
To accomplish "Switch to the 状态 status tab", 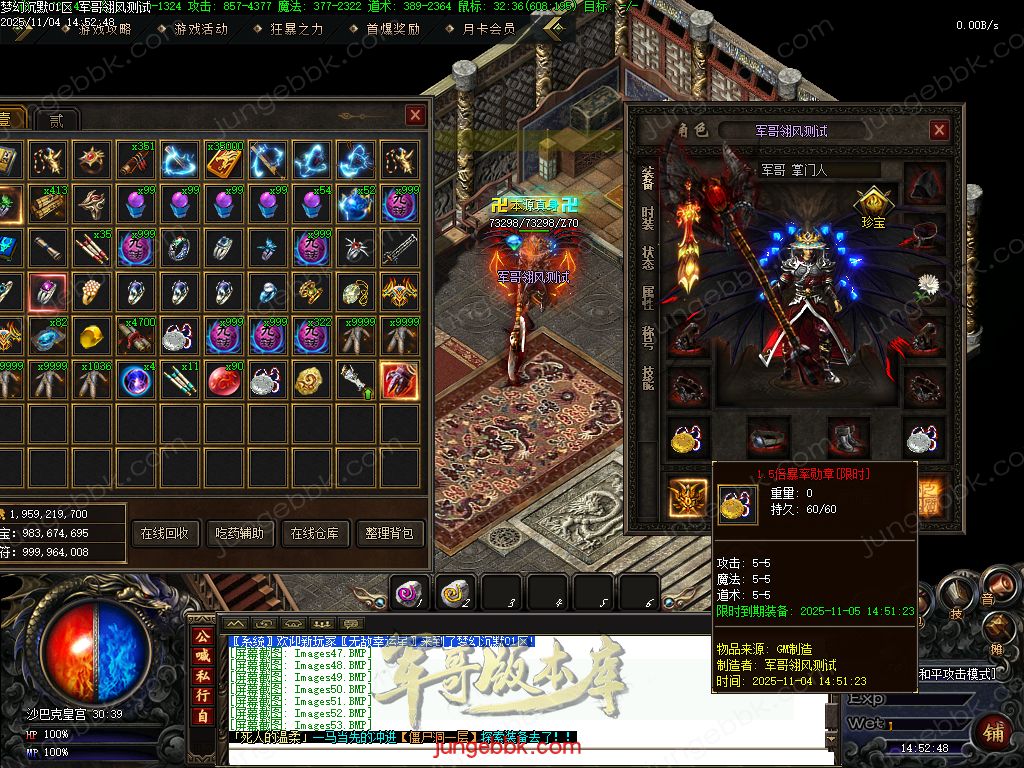I will pos(647,257).
